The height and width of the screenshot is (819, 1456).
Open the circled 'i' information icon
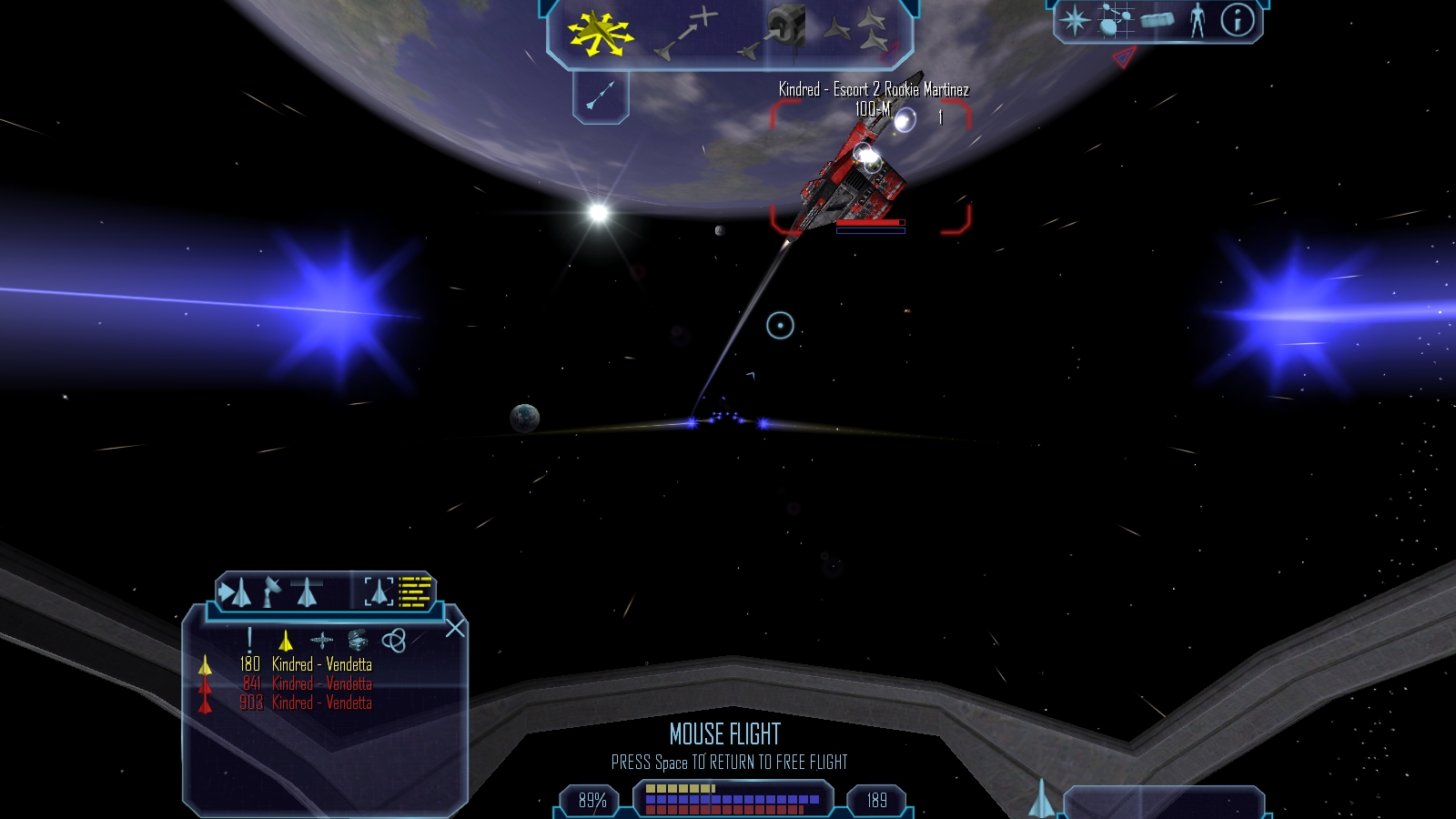1237,20
